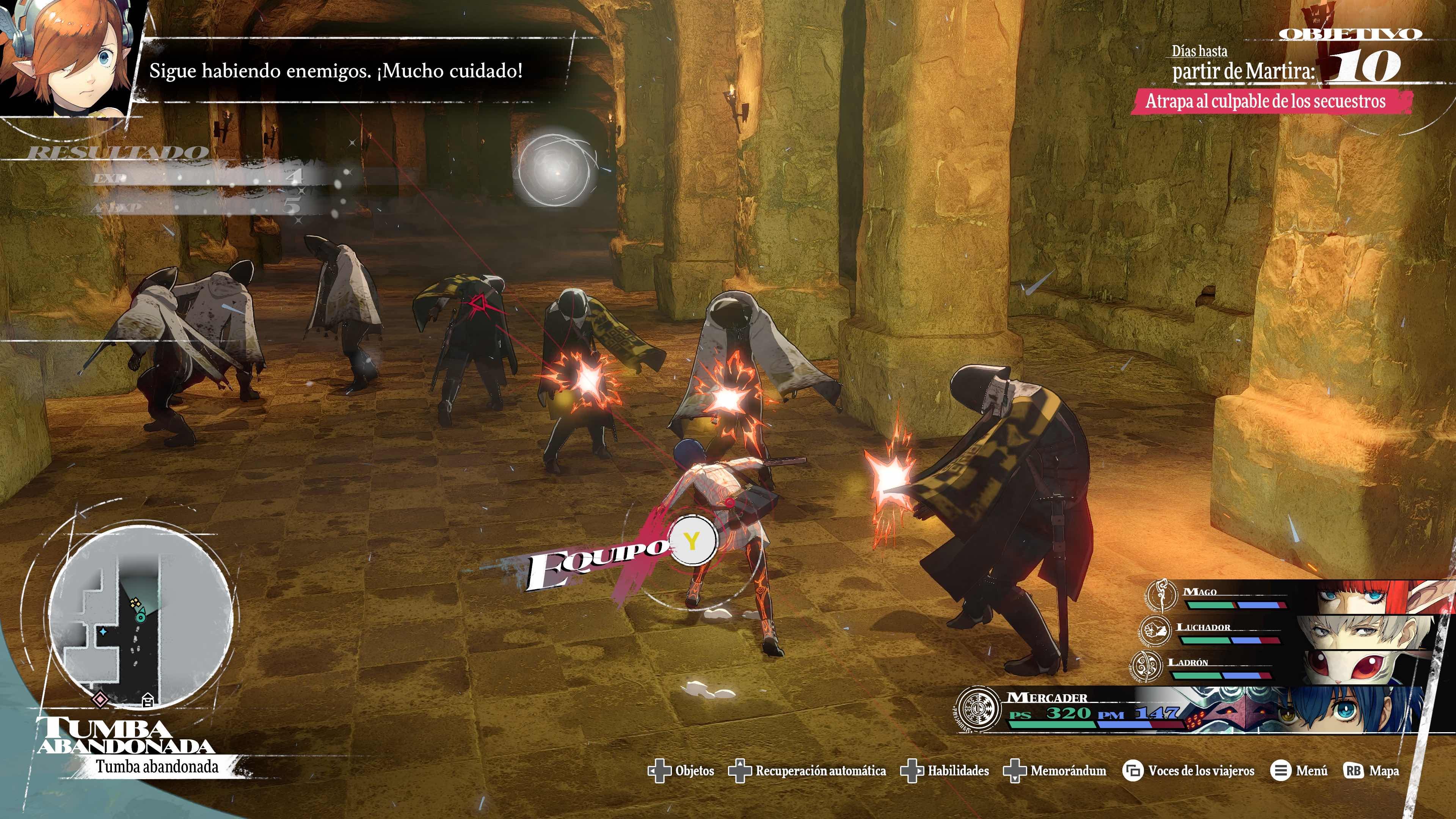Open the Mapa option

coord(1371,771)
